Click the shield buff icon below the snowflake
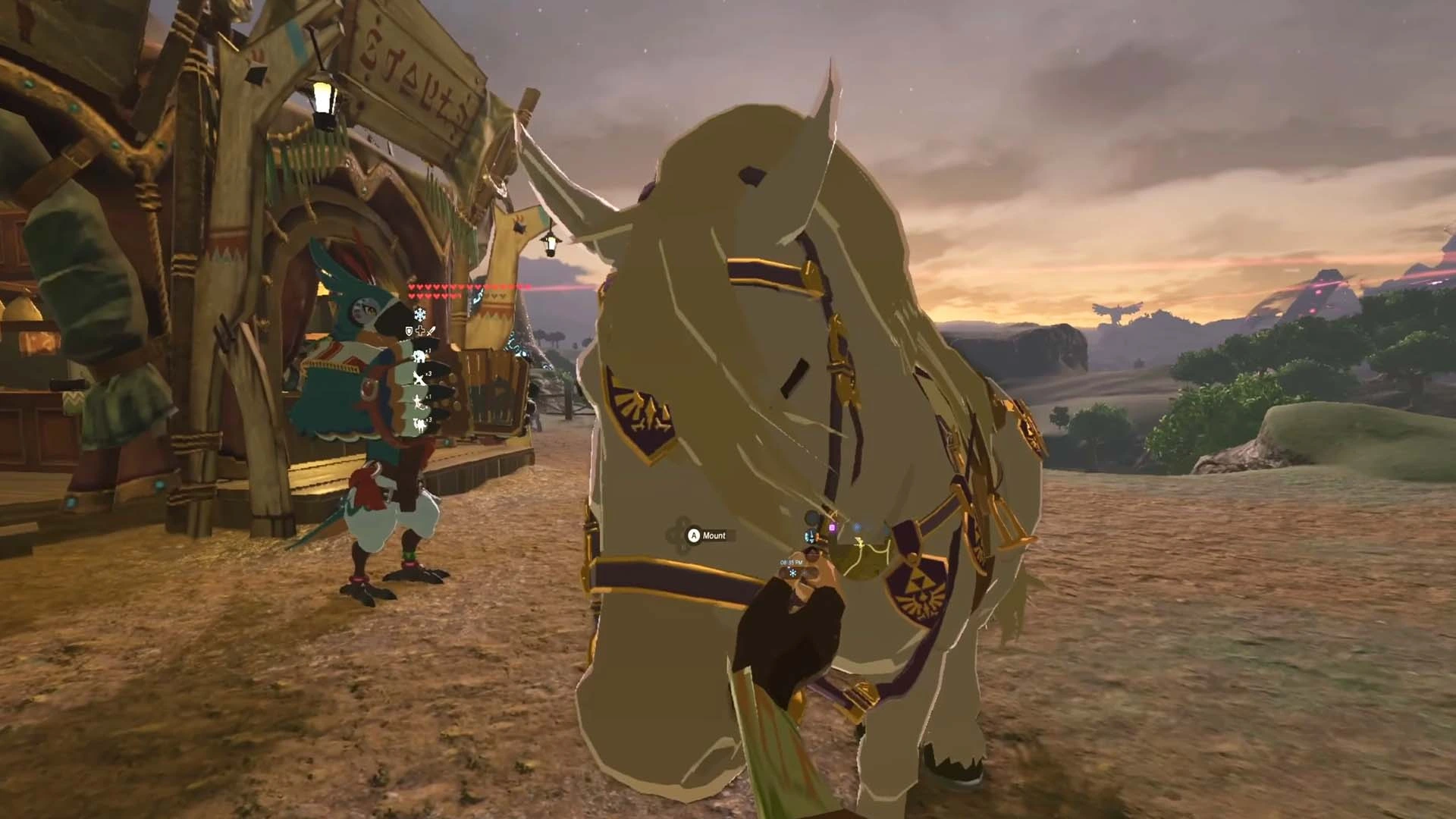 pos(409,331)
